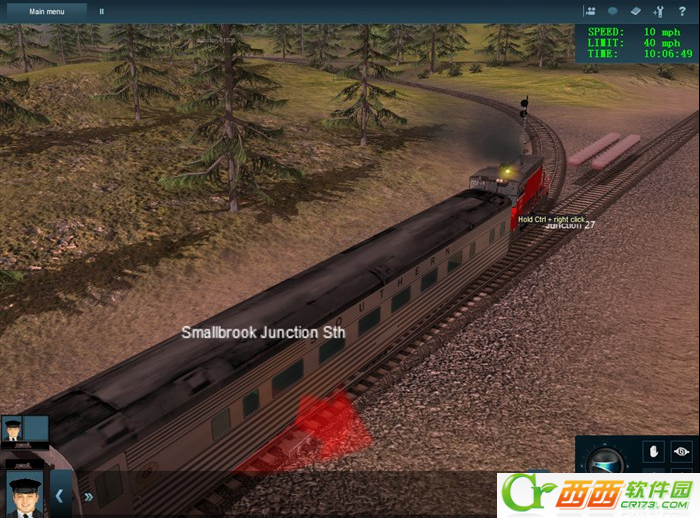Click the round speed control dial
The image size is (700, 518).
(603, 462)
